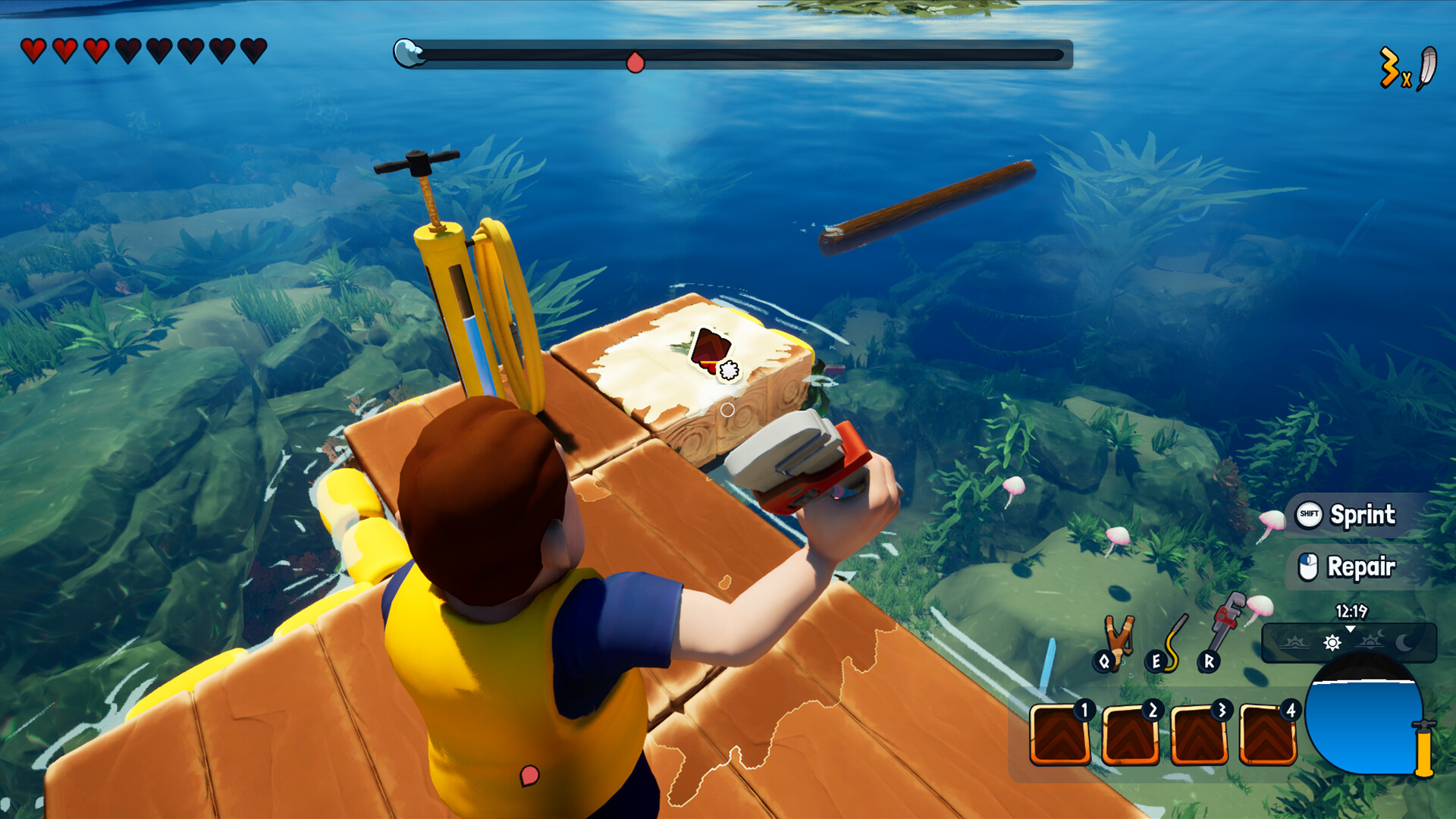Click the white arrow above the day-cycle bar
This screenshot has height=819, width=1456.
click(x=1351, y=629)
